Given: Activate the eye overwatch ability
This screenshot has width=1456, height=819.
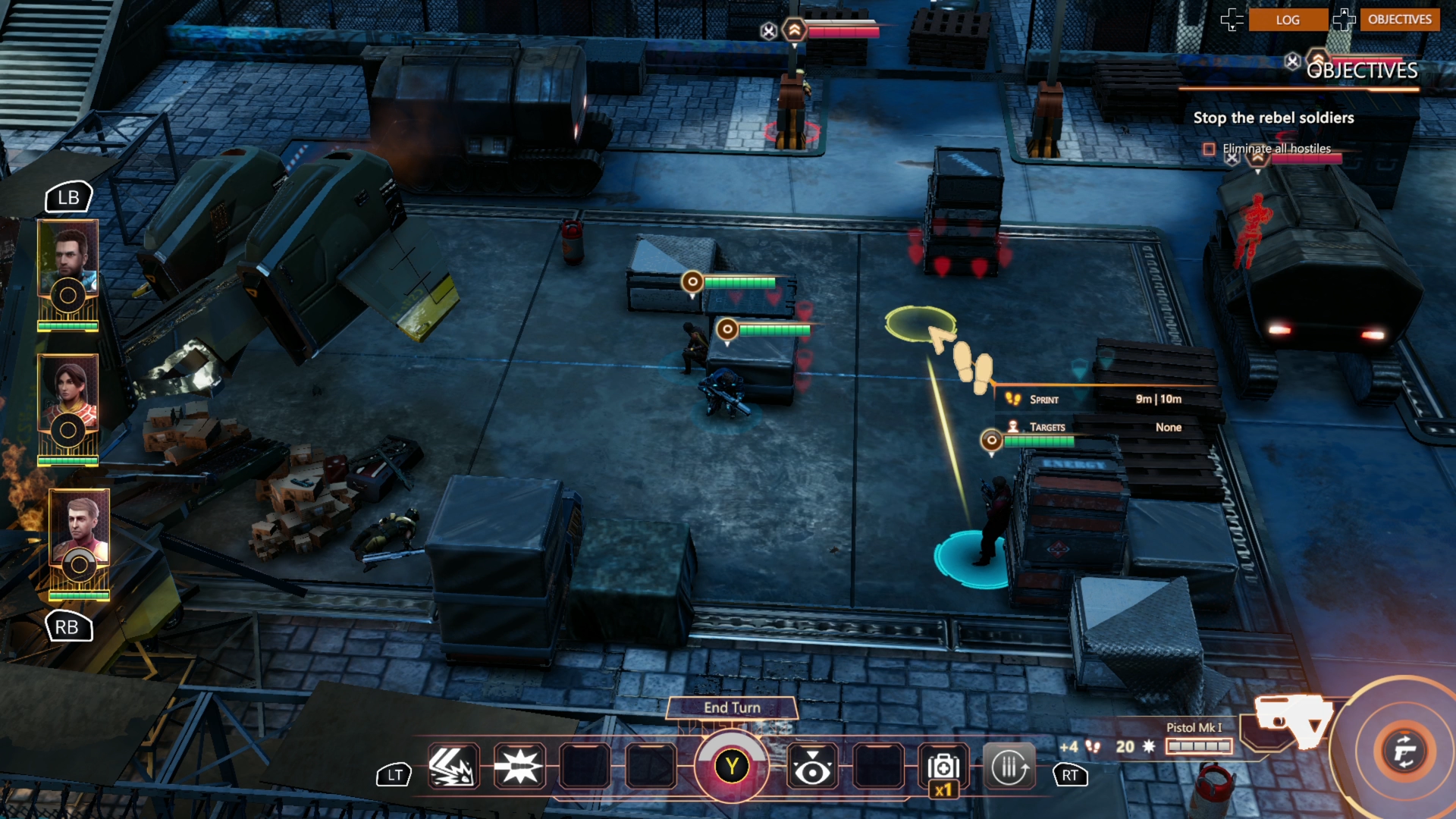Looking at the screenshot, I should coord(812,767).
